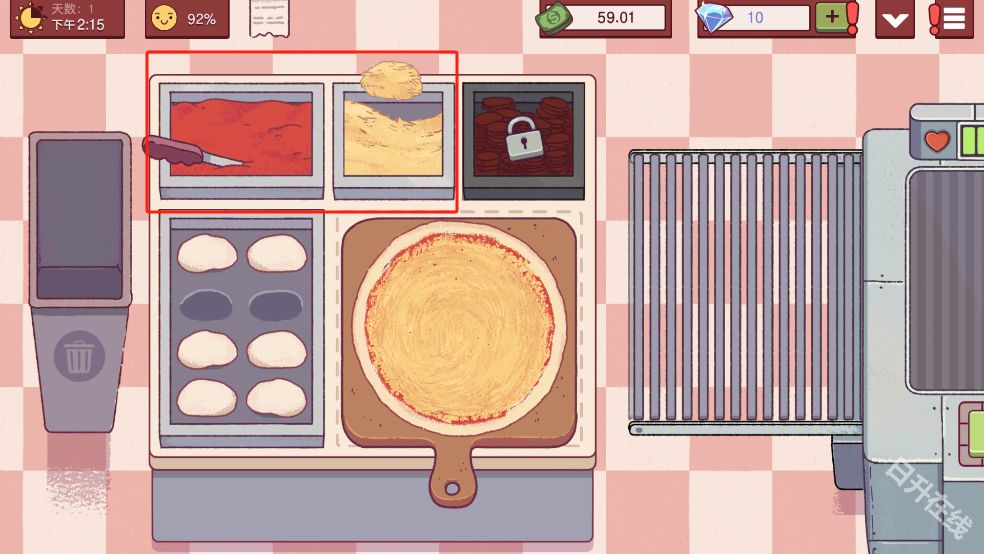Expand the dropdown arrow button
Viewport: 984px width, 554px height.
click(895, 19)
